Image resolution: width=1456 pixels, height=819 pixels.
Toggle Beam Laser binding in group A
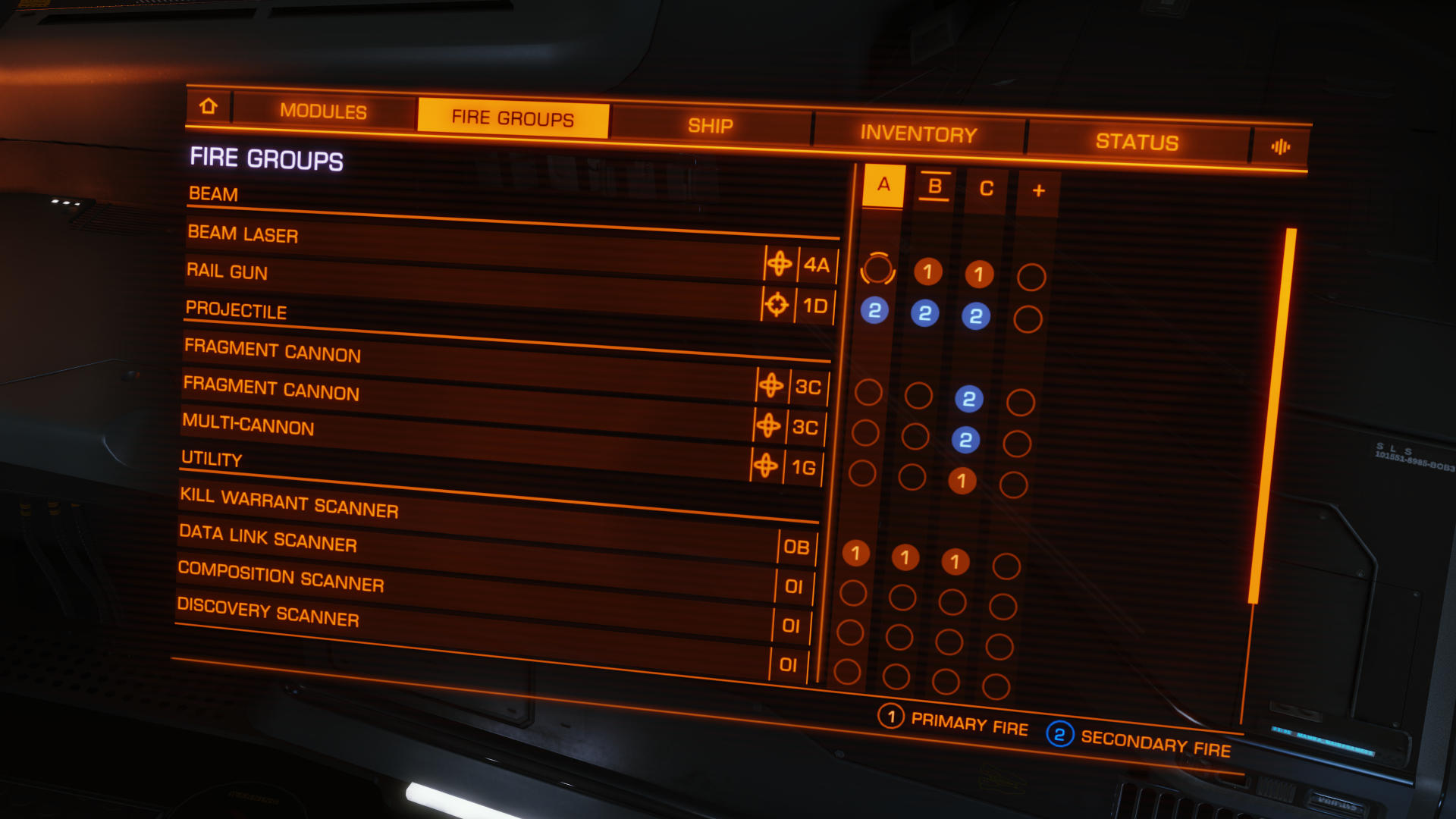pos(877,268)
